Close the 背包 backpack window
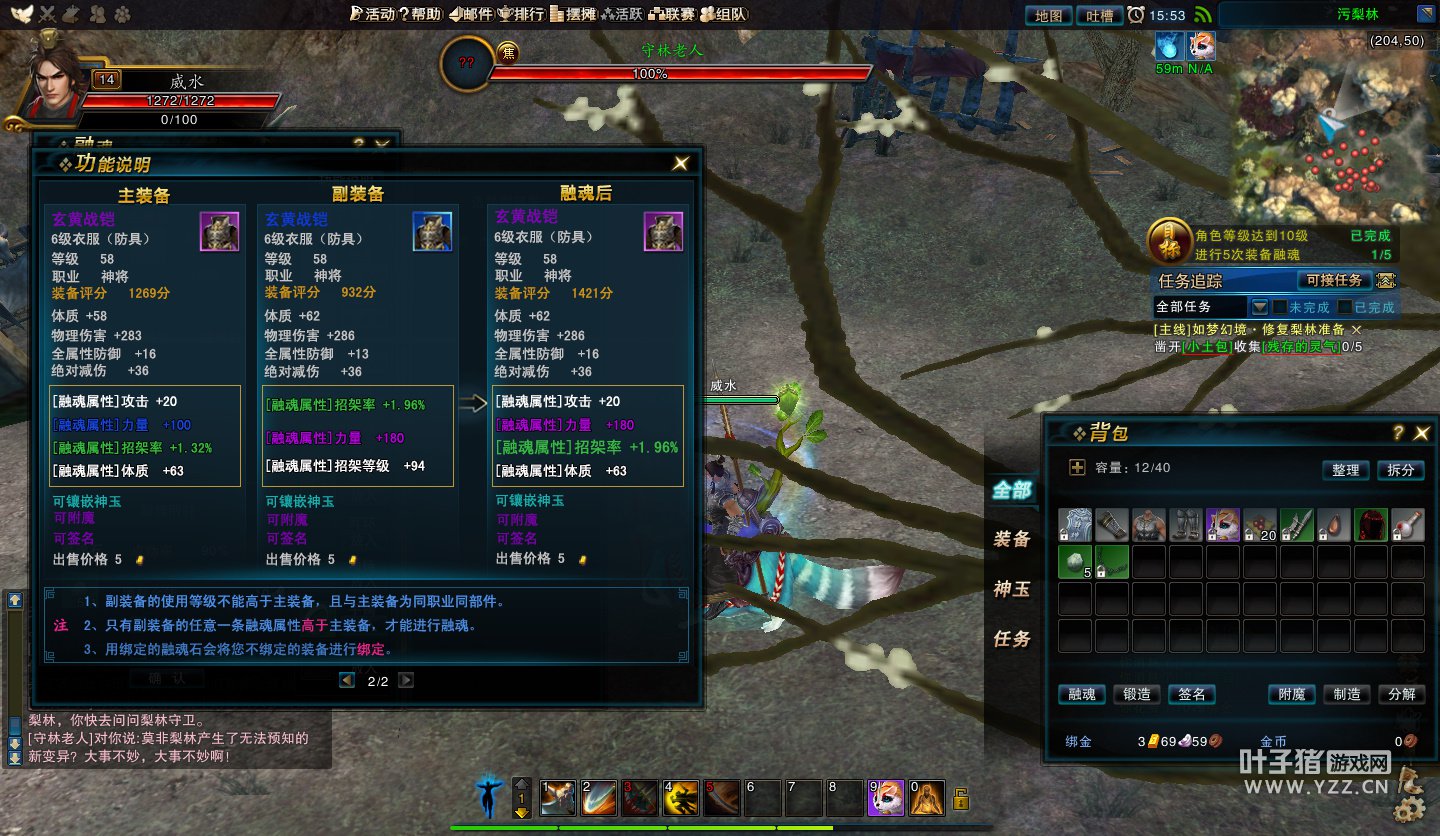This screenshot has width=1440, height=836. coord(1421,433)
